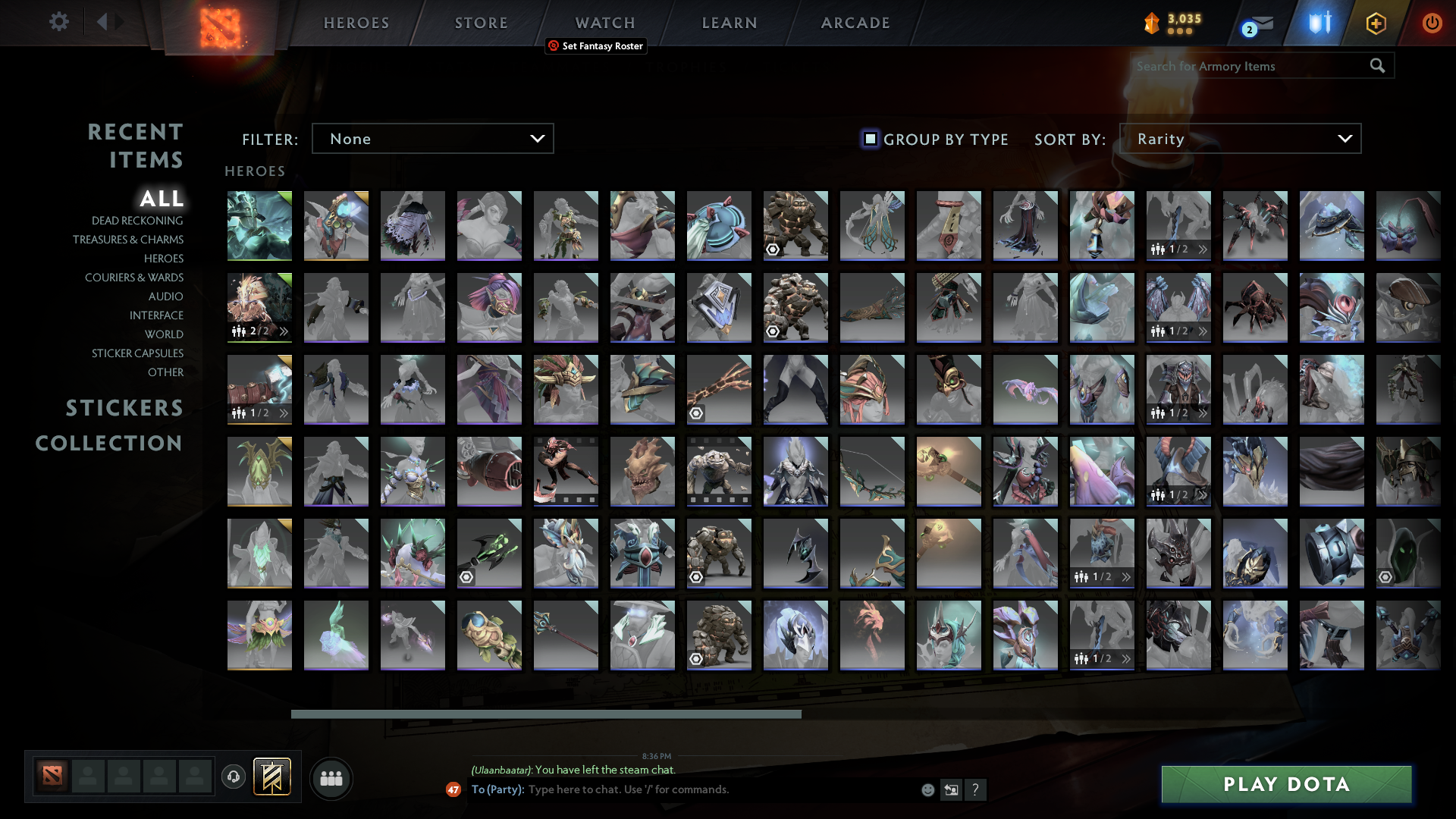
Task: Open the ARCADE menu item
Action: coord(855,23)
